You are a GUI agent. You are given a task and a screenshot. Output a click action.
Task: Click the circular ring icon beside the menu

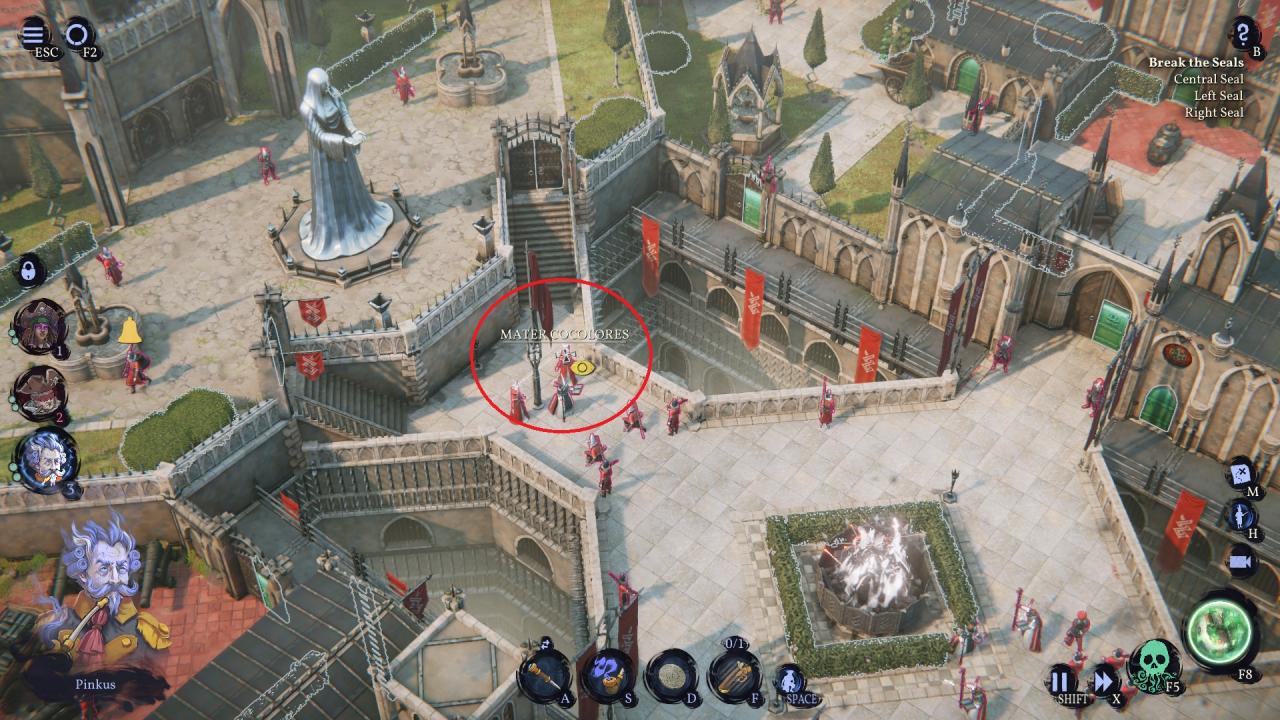[77, 34]
